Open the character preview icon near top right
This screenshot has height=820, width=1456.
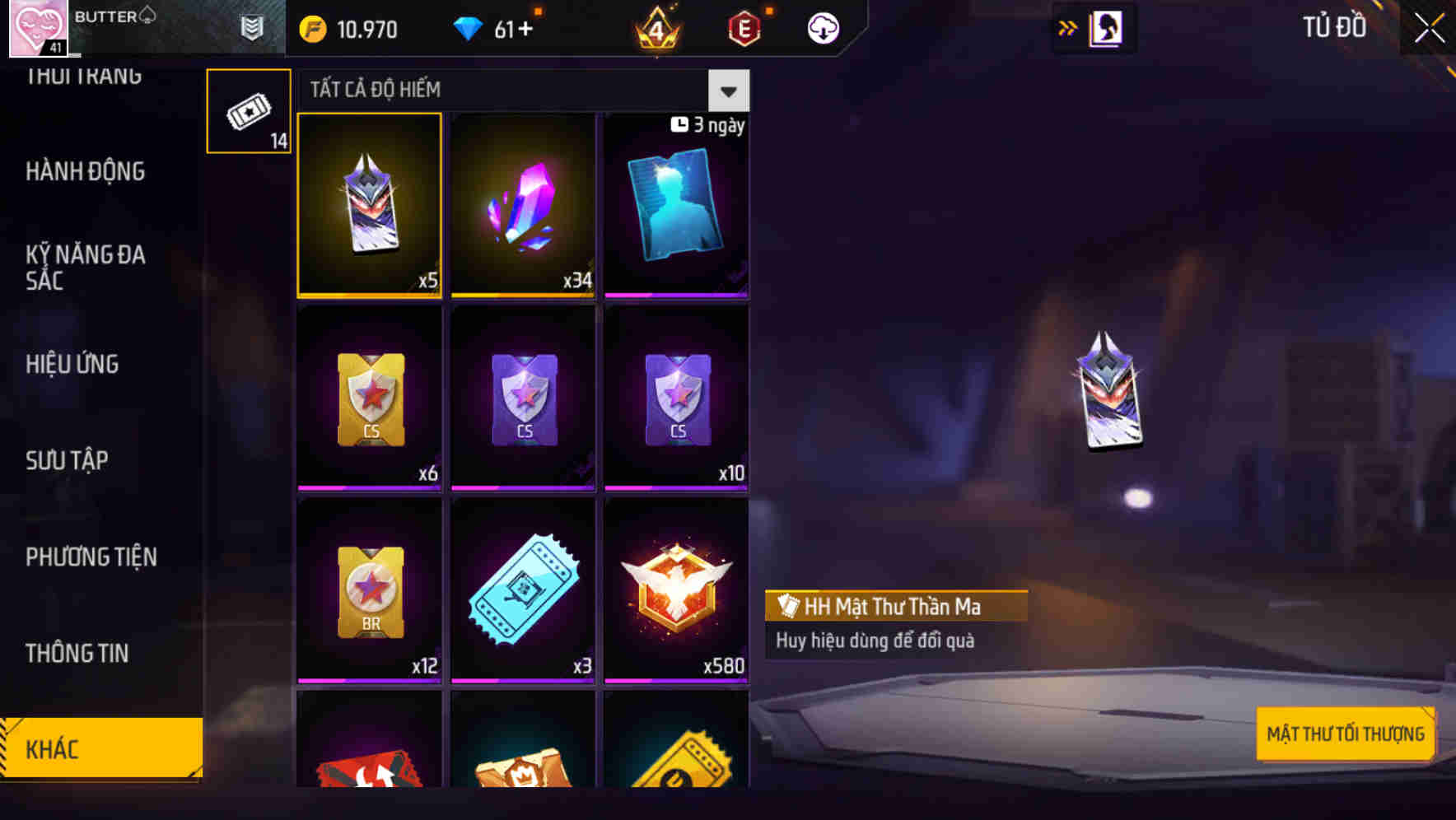click(x=1107, y=27)
